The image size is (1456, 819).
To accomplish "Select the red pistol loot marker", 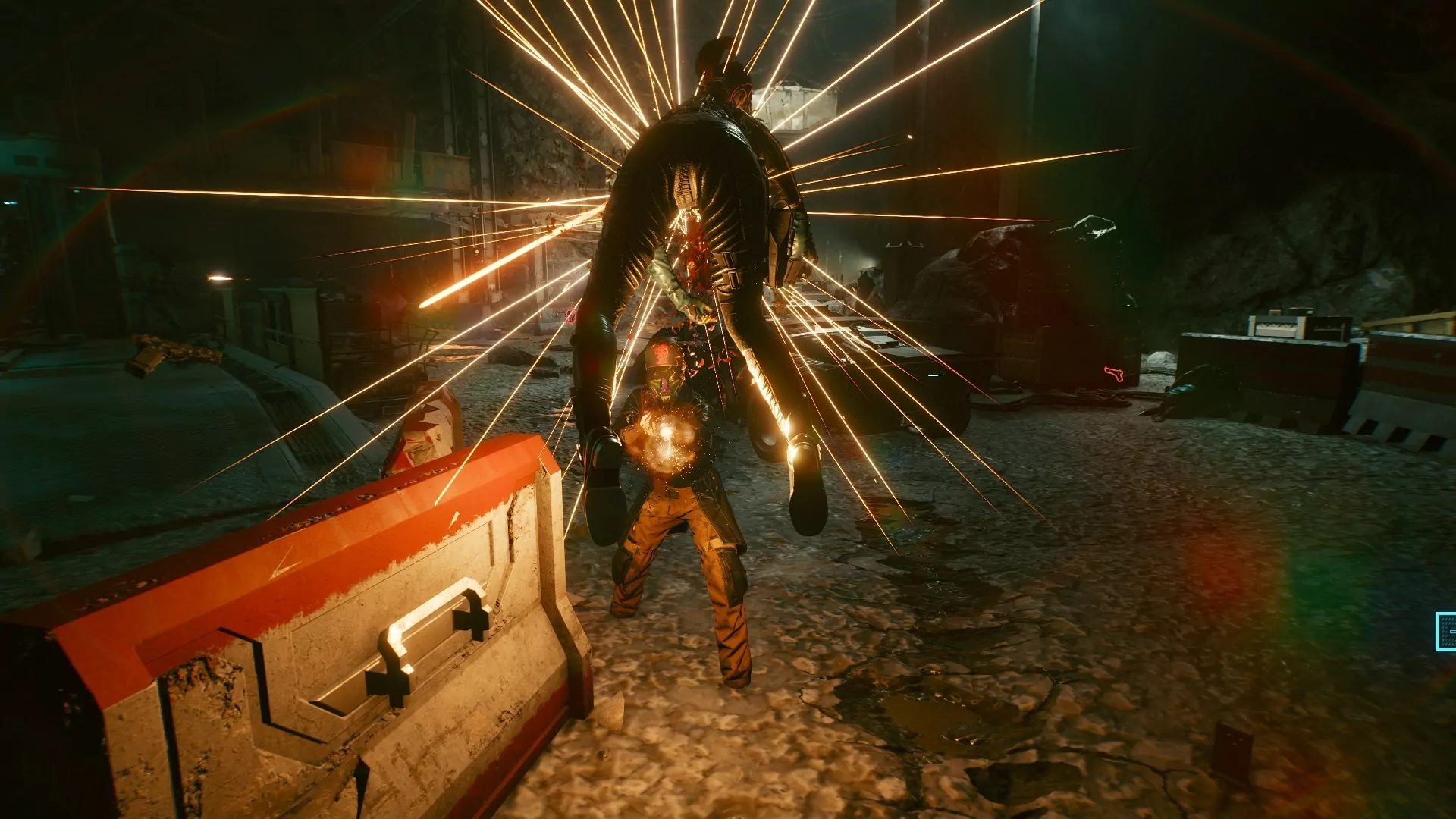I will (1113, 373).
